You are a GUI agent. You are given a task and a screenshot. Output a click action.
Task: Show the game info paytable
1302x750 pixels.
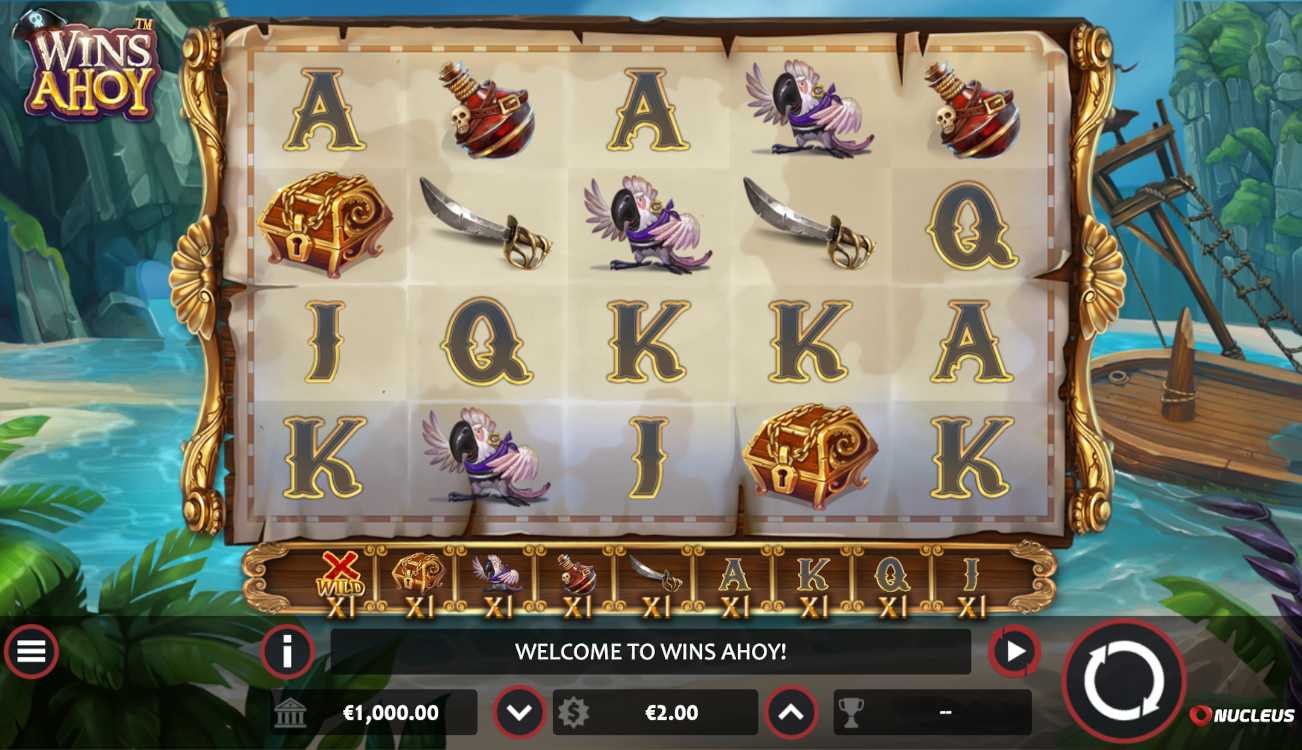point(287,653)
